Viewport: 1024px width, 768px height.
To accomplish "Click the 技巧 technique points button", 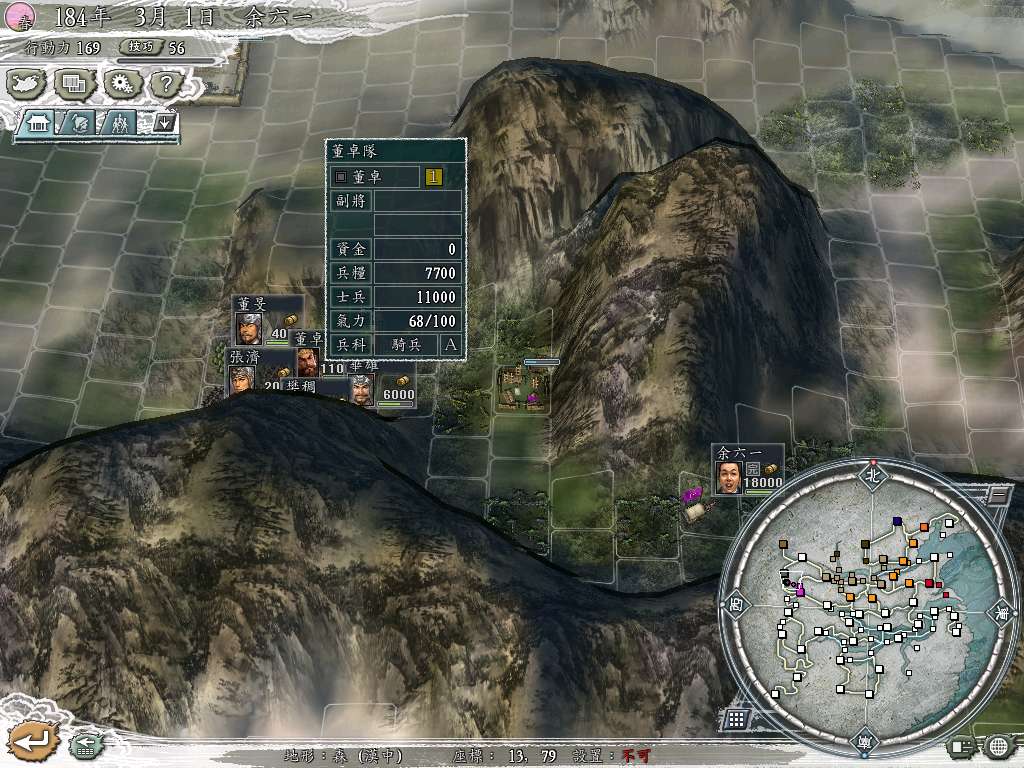I will click(138, 47).
